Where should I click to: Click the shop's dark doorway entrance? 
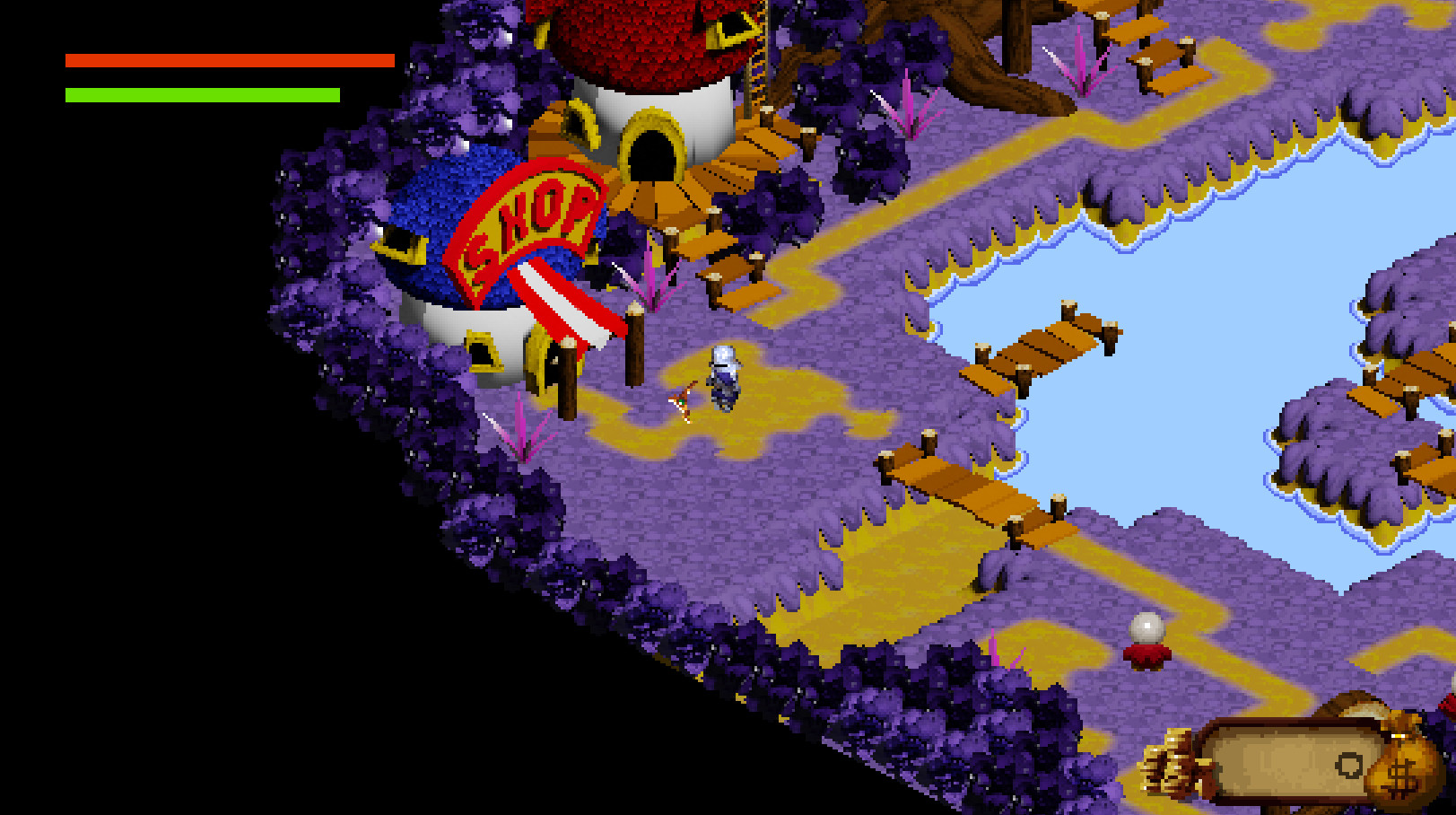click(652, 157)
